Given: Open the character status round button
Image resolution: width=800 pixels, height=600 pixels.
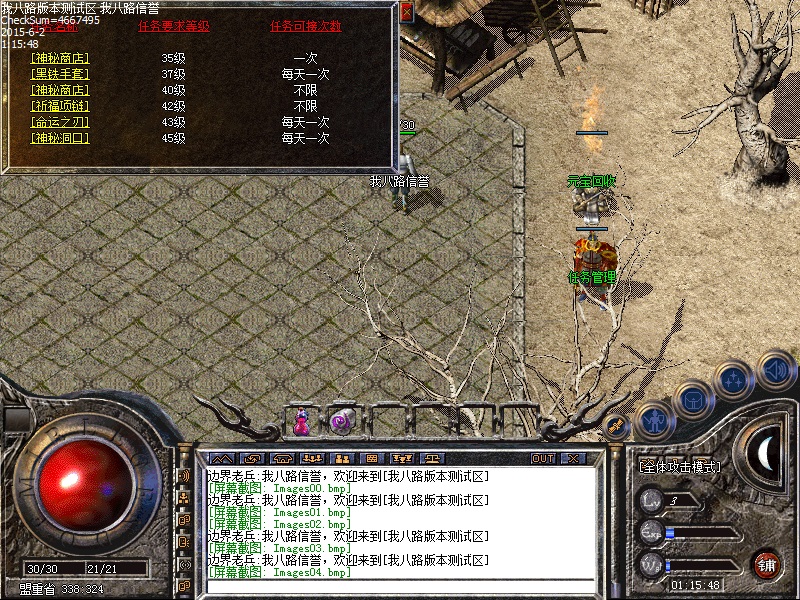Looking at the screenshot, I should [x=655, y=419].
